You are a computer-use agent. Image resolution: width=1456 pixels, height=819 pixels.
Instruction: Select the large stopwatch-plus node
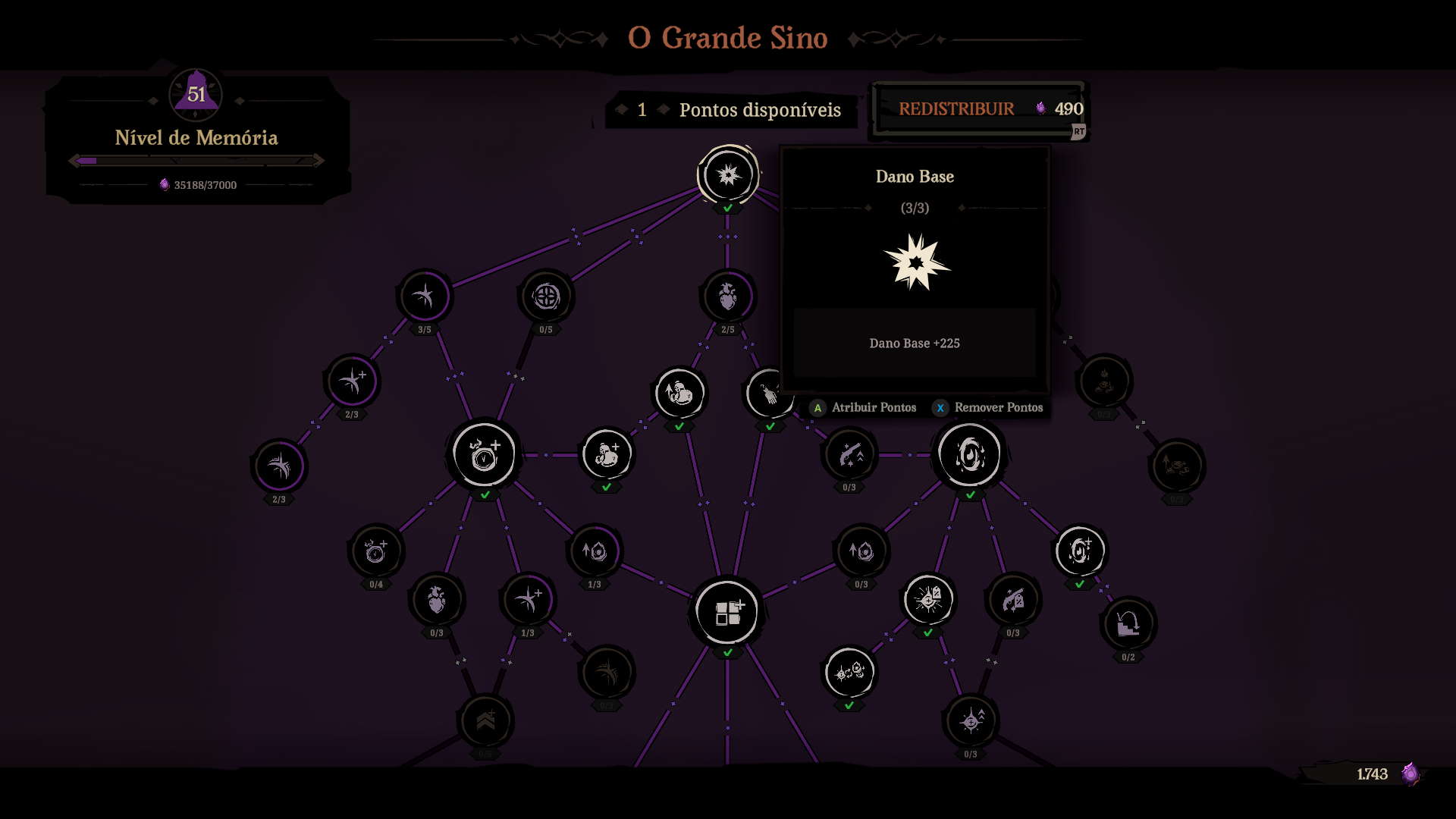click(485, 455)
